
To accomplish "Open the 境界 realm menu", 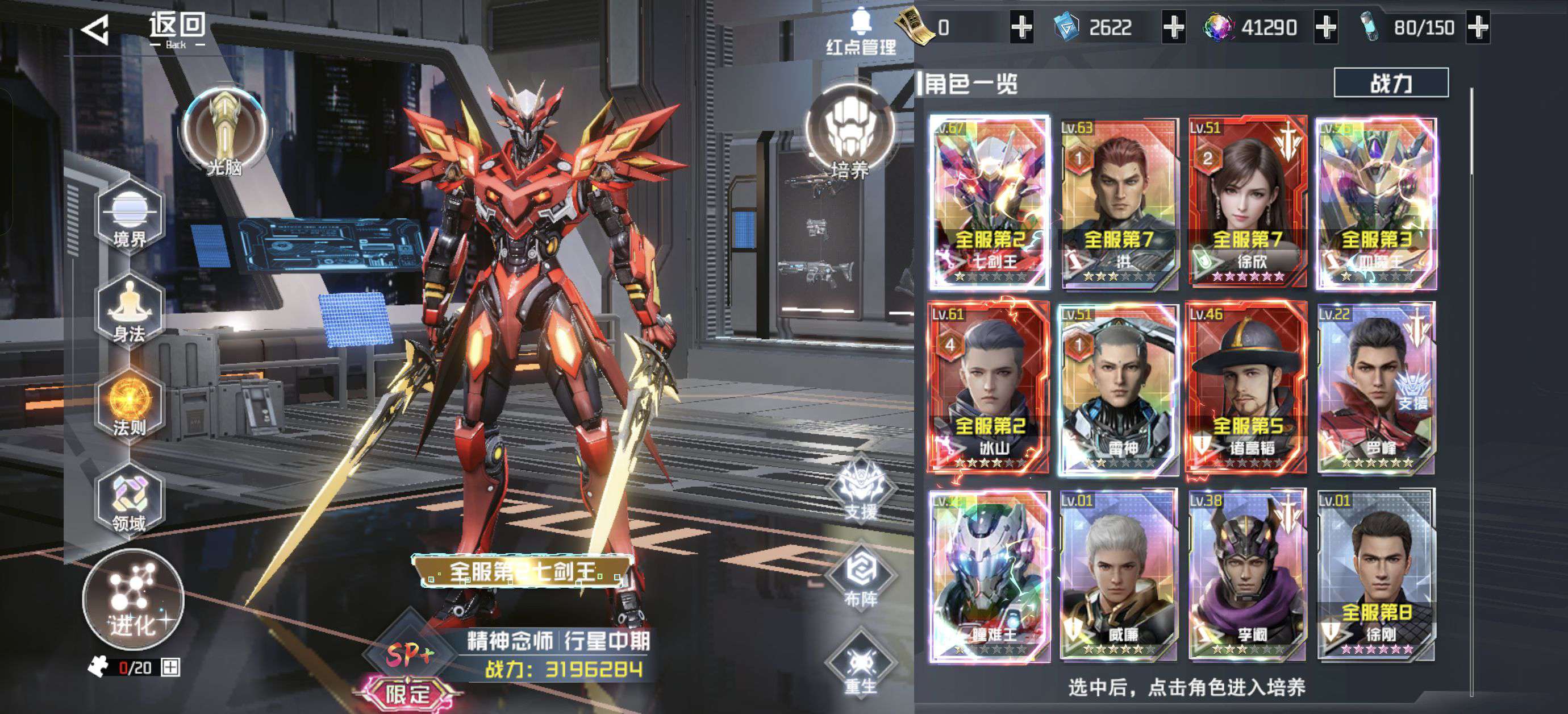I will 130,217.
